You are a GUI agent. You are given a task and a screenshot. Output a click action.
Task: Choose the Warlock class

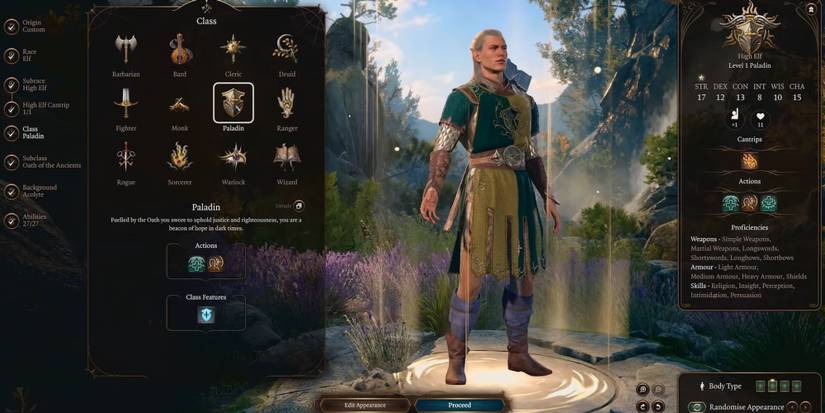(x=234, y=156)
